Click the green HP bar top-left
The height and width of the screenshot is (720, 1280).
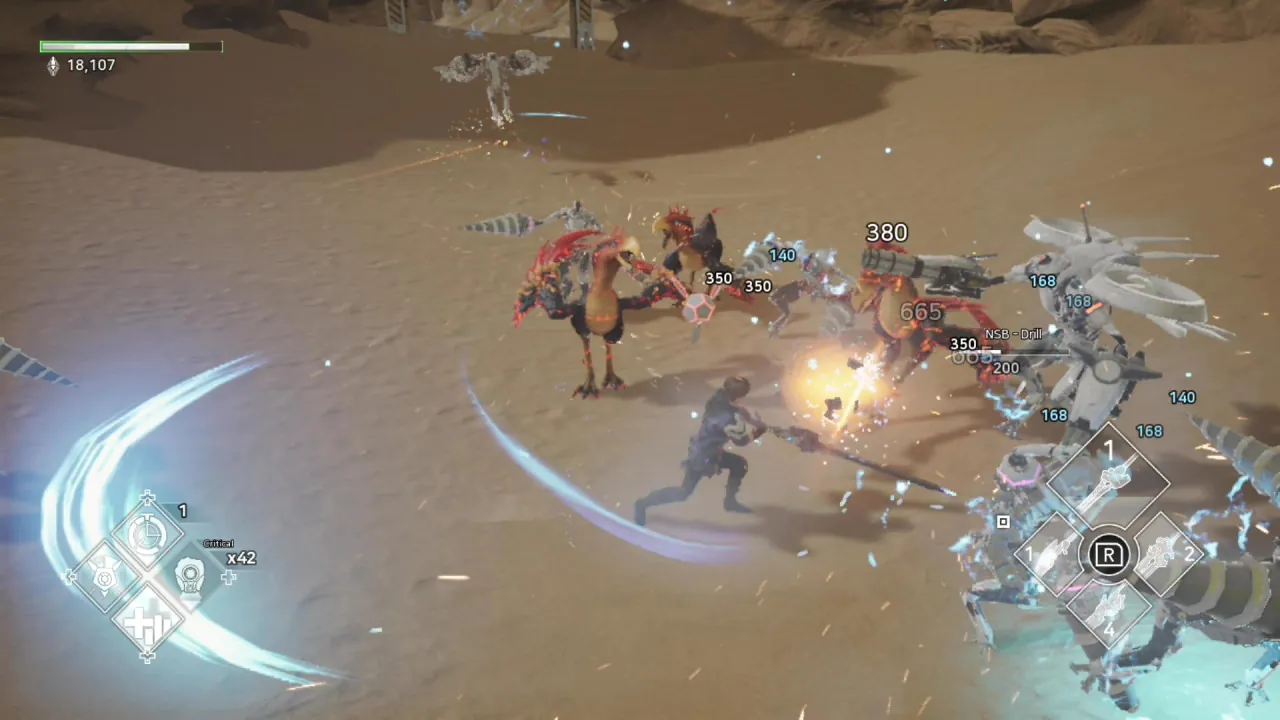[x=113, y=46]
